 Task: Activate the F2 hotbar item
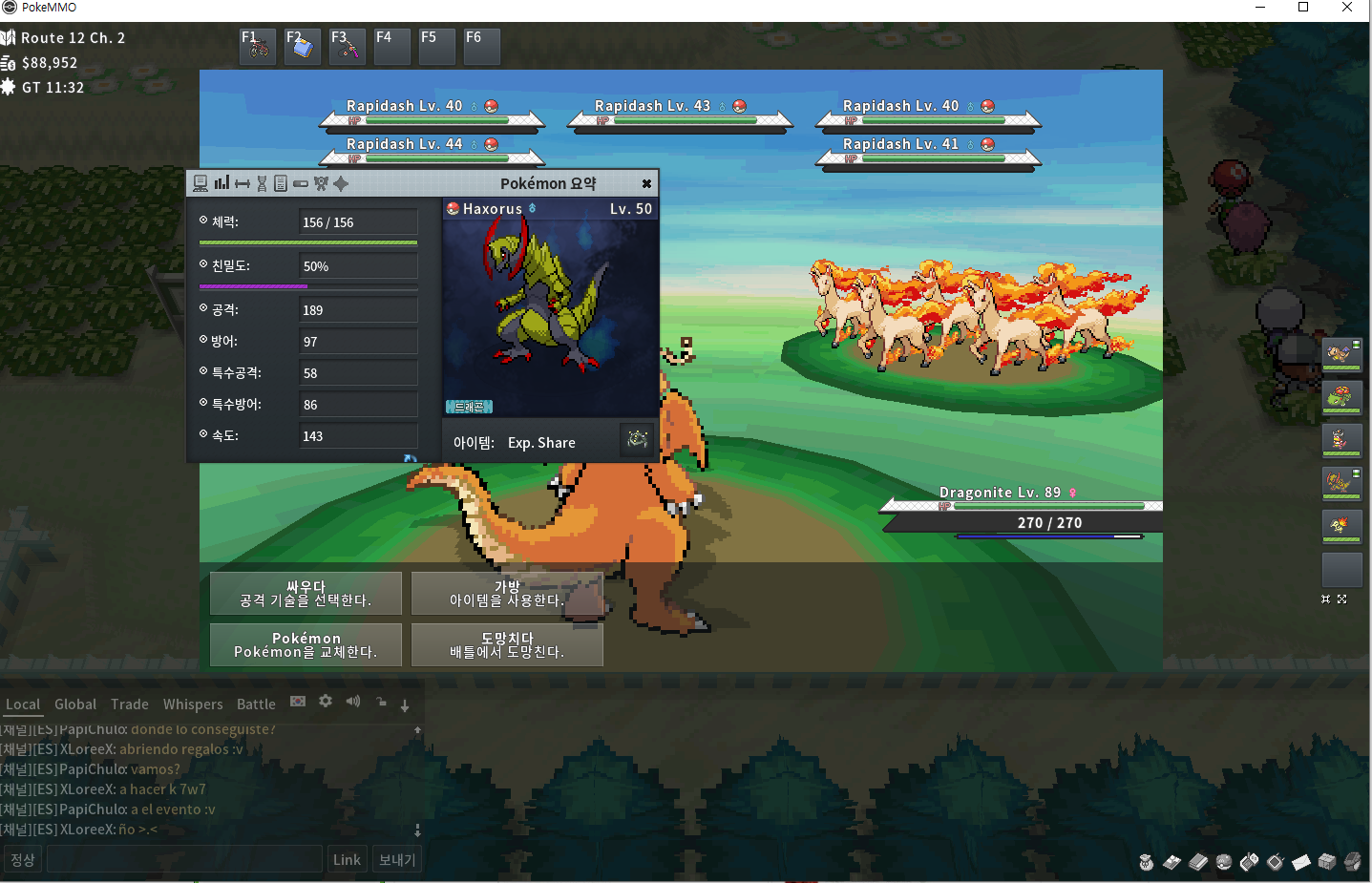[303, 46]
